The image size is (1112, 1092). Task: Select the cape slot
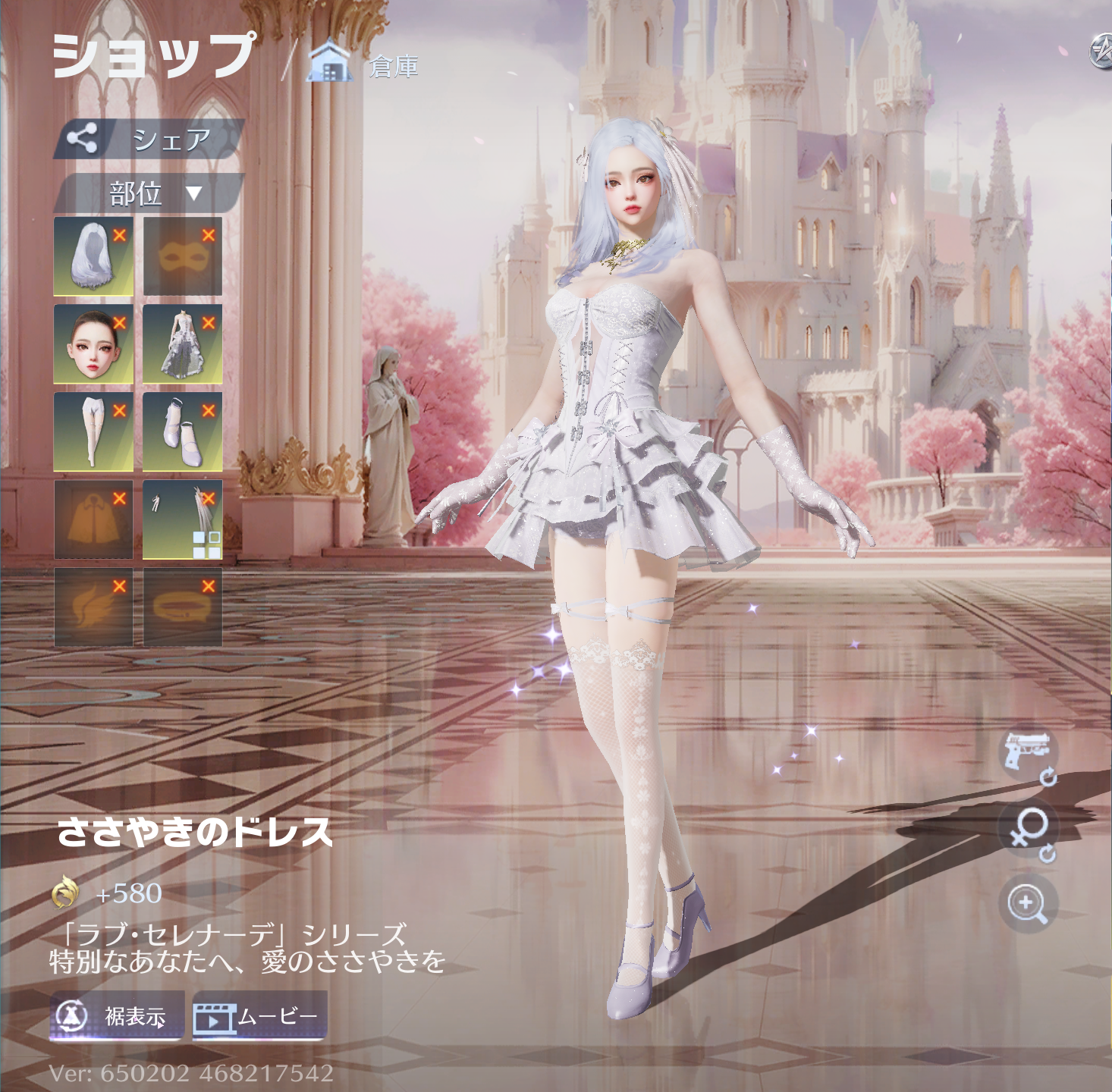coord(92,520)
